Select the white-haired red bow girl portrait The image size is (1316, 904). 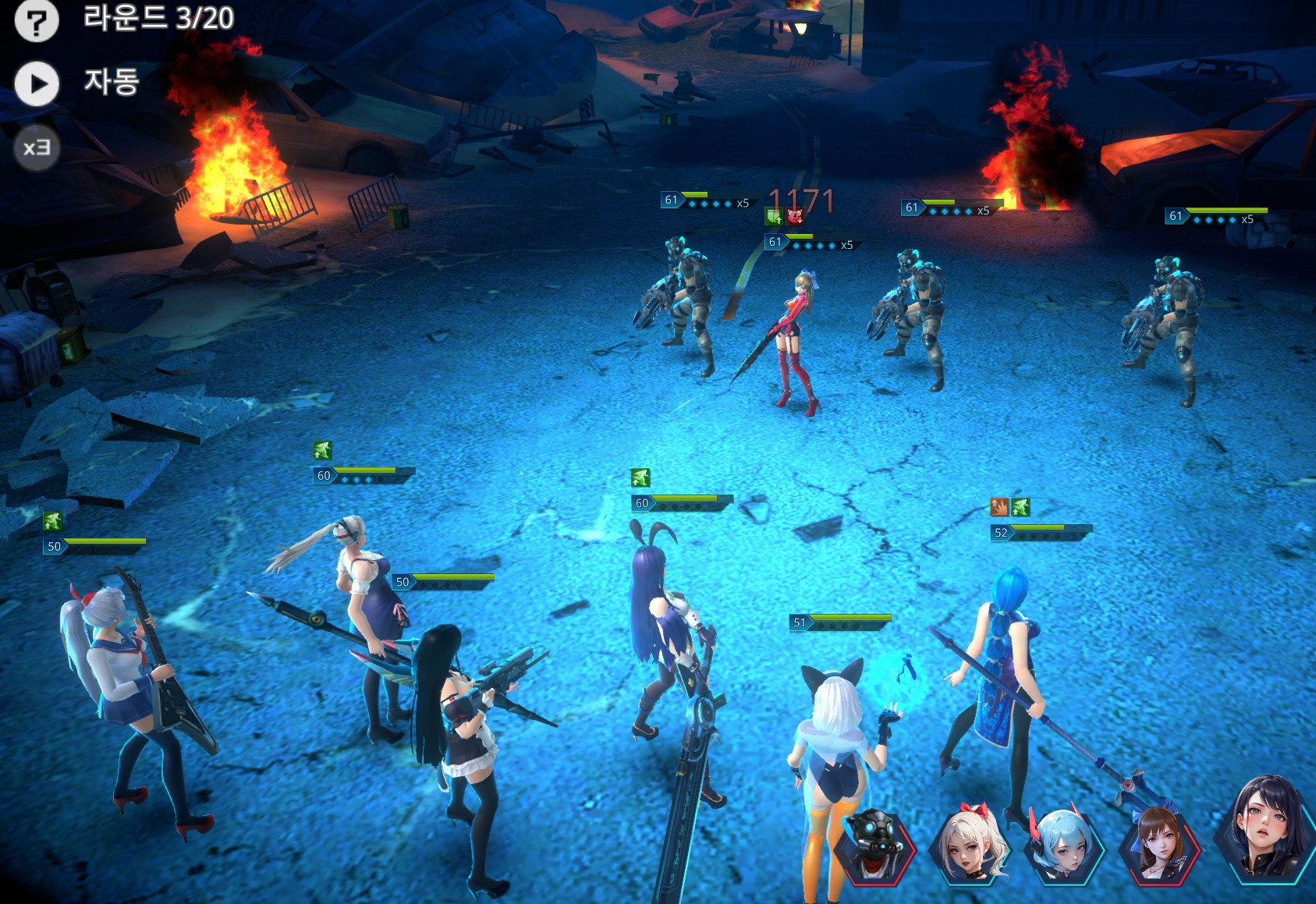(969, 846)
